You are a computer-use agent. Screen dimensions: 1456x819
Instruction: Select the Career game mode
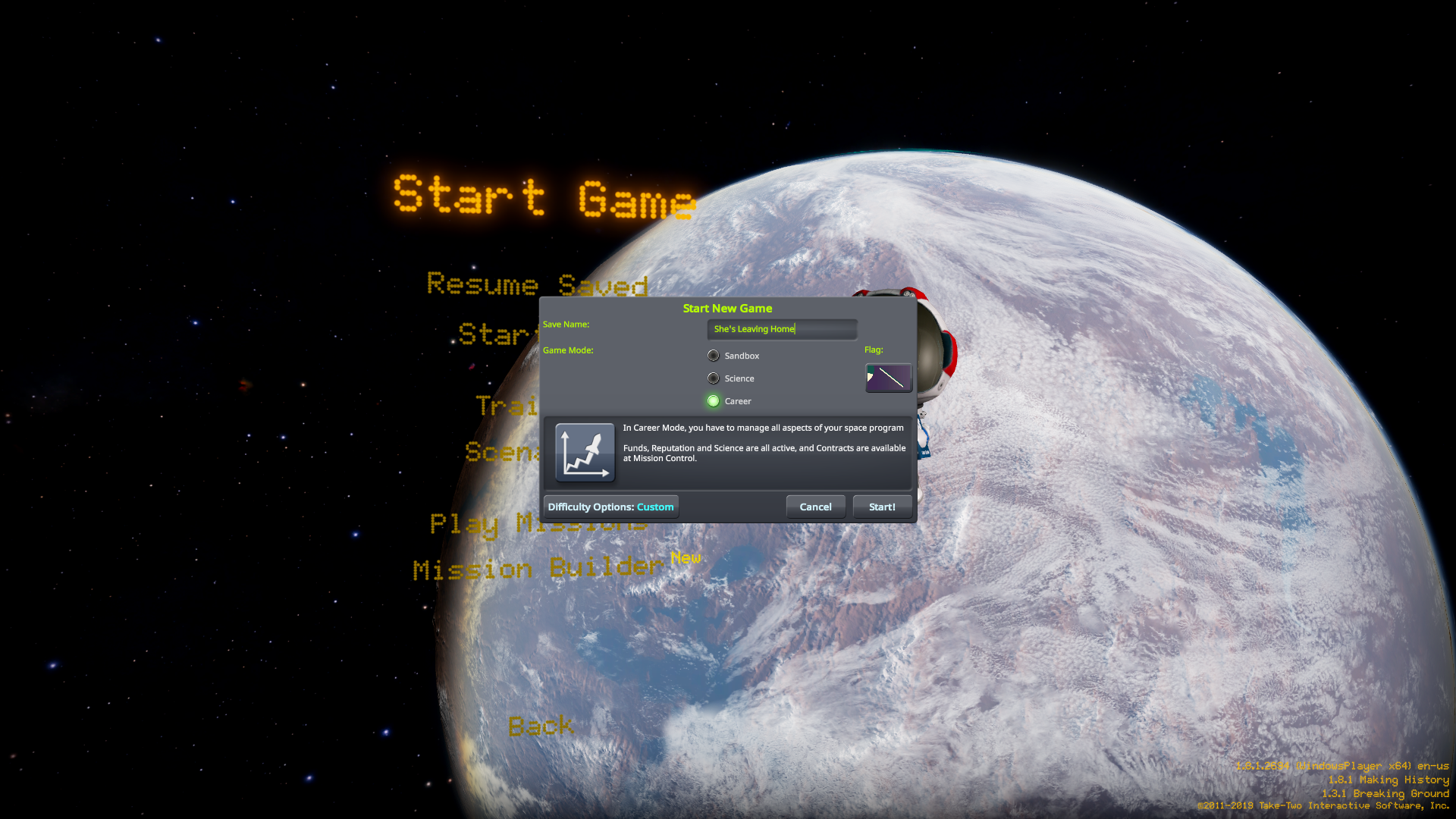click(x=714, y=400)
